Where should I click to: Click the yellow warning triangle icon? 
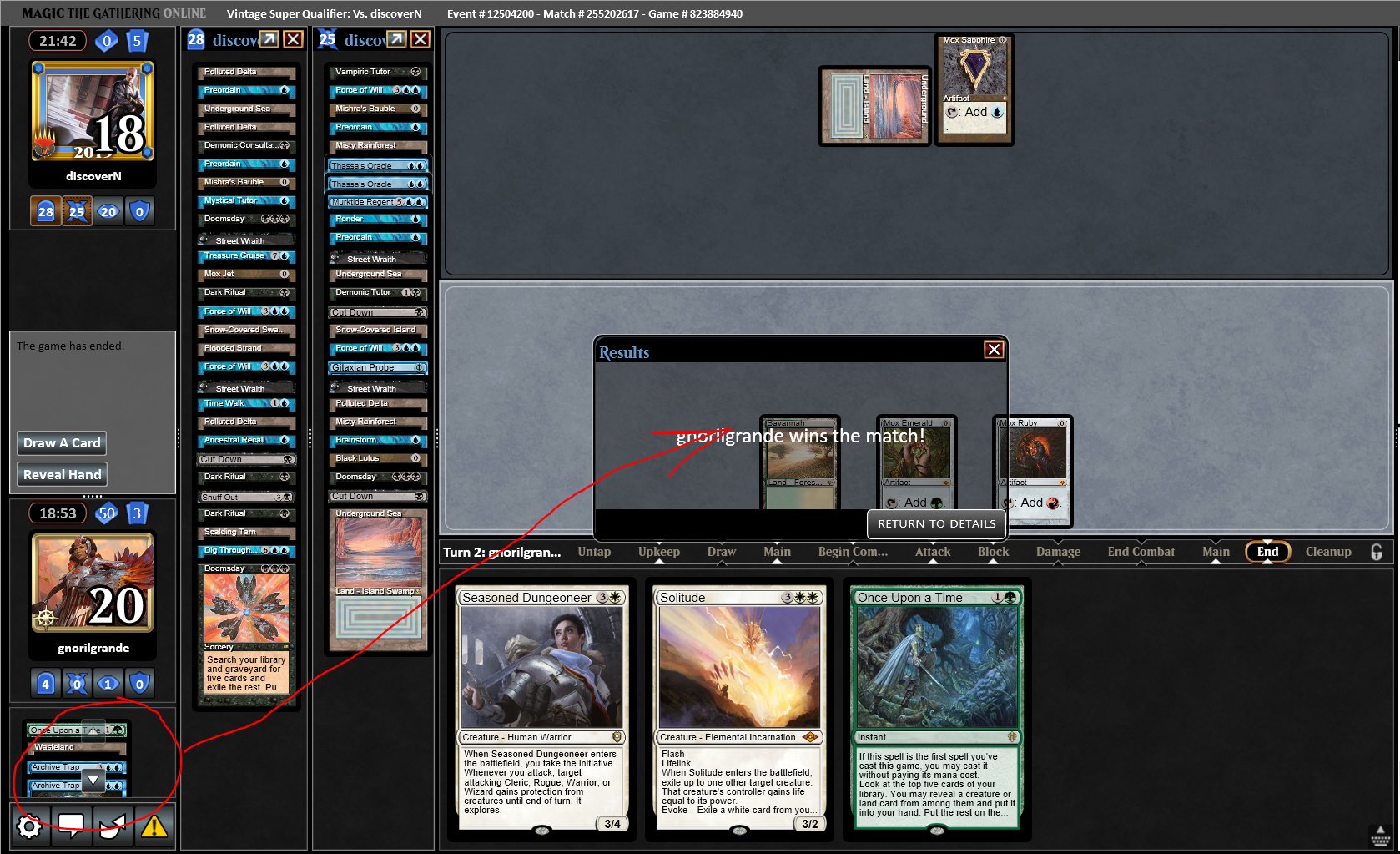[154, 826]
